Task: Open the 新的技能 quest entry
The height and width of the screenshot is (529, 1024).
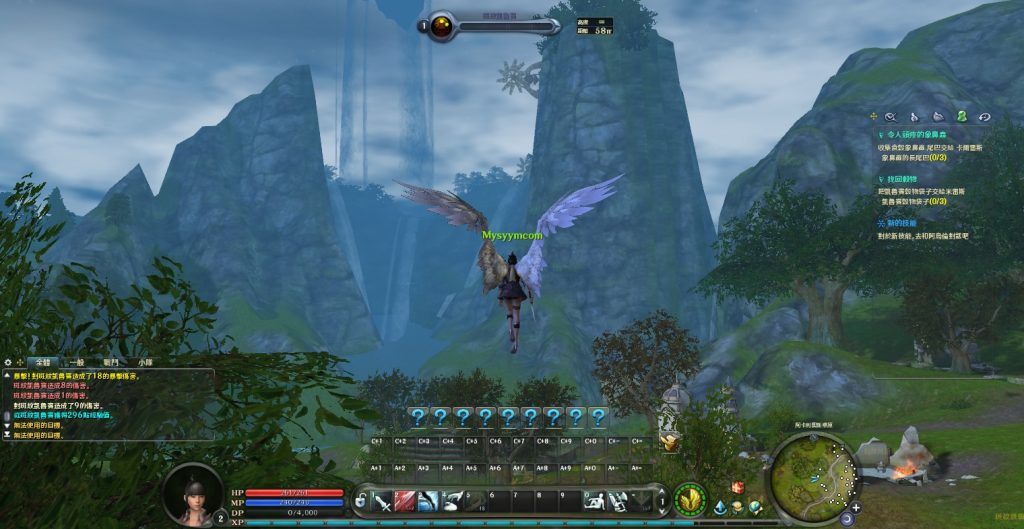Action: coord(900,222)
